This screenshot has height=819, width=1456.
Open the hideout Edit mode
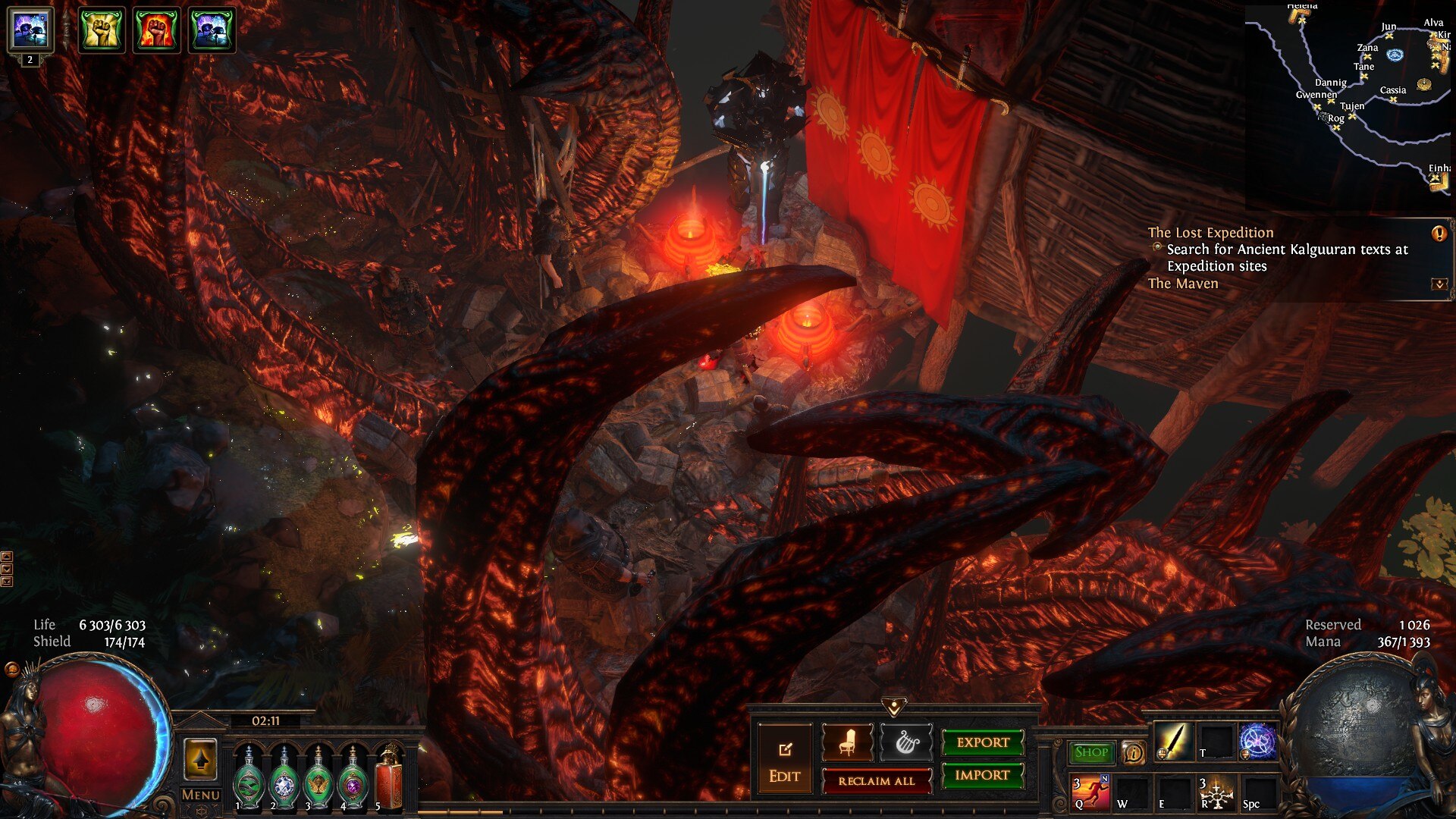pyautogui.click(x=784, y=759)
